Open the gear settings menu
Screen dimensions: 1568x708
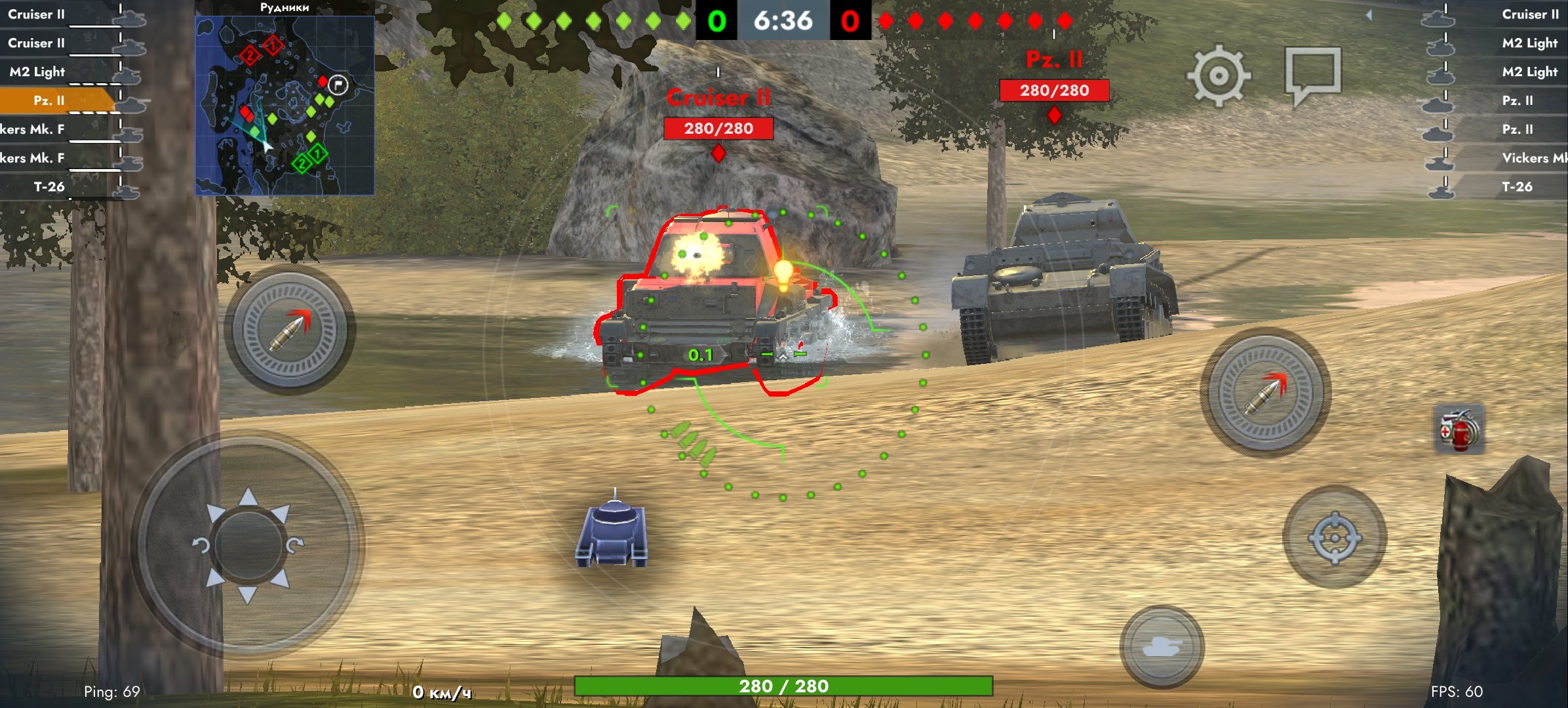pos(1218,75)
